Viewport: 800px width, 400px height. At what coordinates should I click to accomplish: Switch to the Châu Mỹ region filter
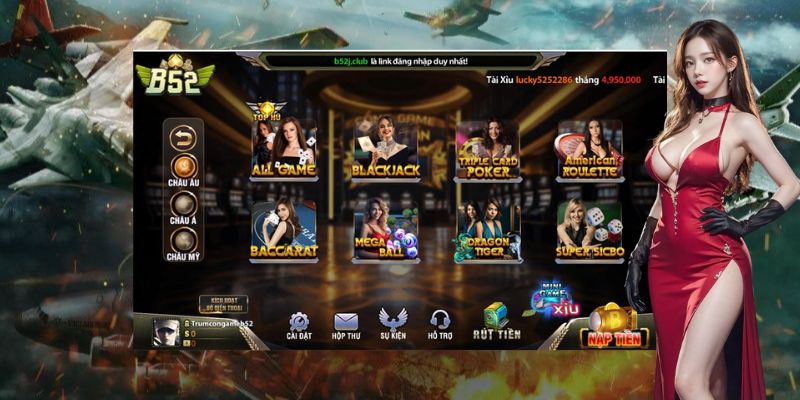(x=184, y=241)
